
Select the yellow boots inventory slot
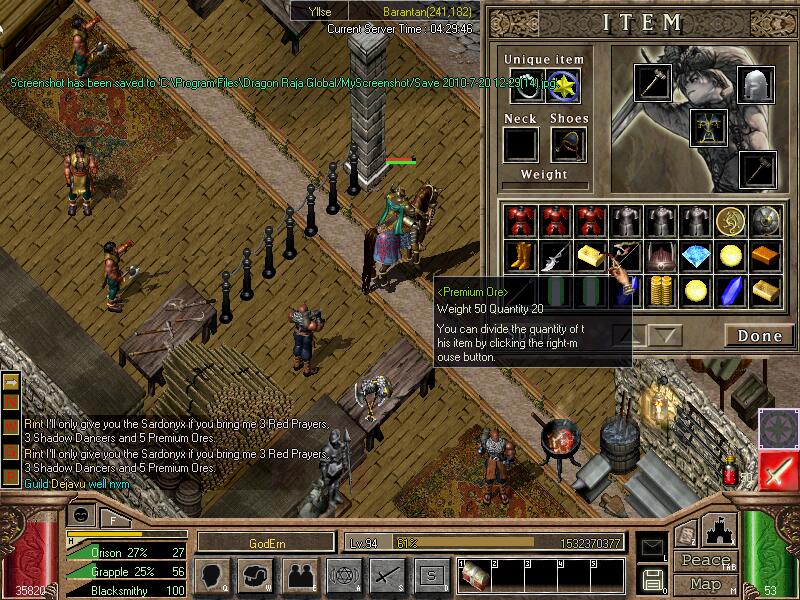point(518,257)
